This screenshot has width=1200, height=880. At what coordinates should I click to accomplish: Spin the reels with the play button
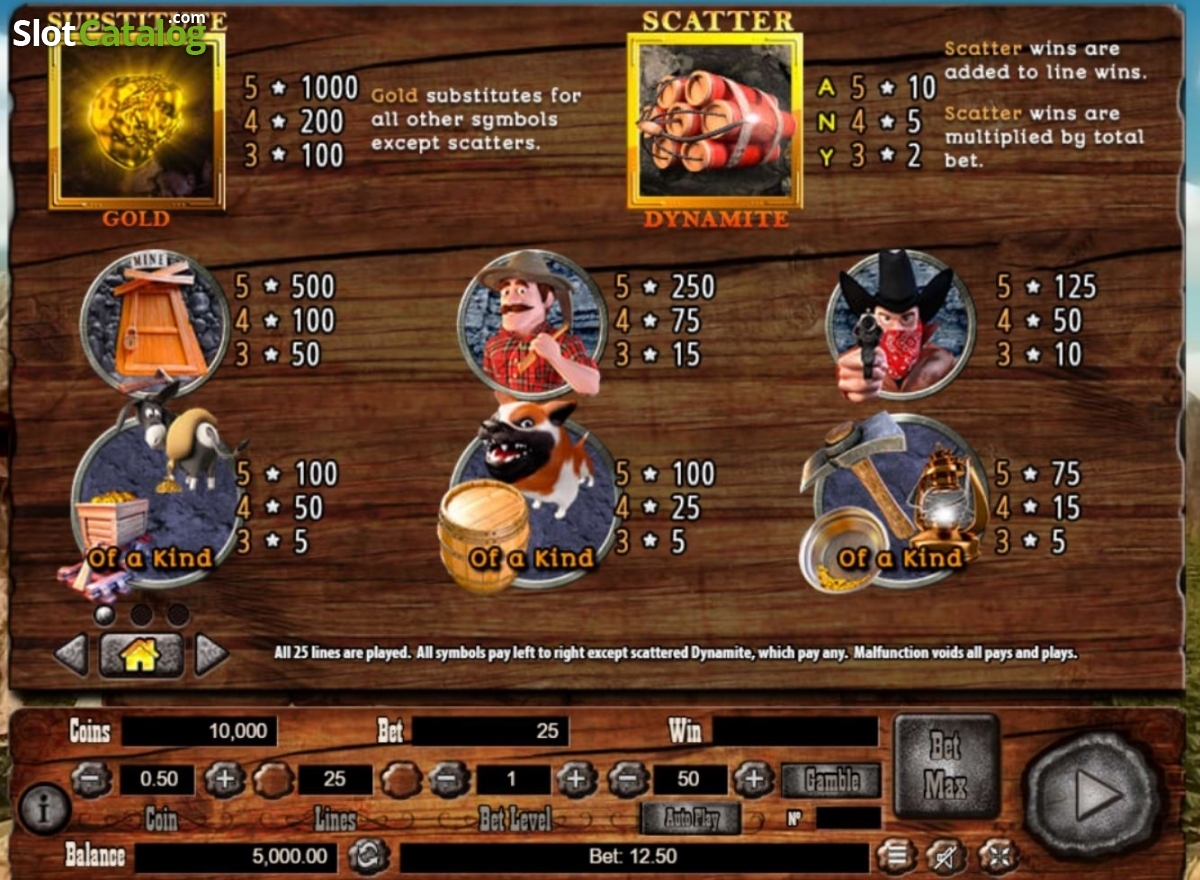(1091, 796)
